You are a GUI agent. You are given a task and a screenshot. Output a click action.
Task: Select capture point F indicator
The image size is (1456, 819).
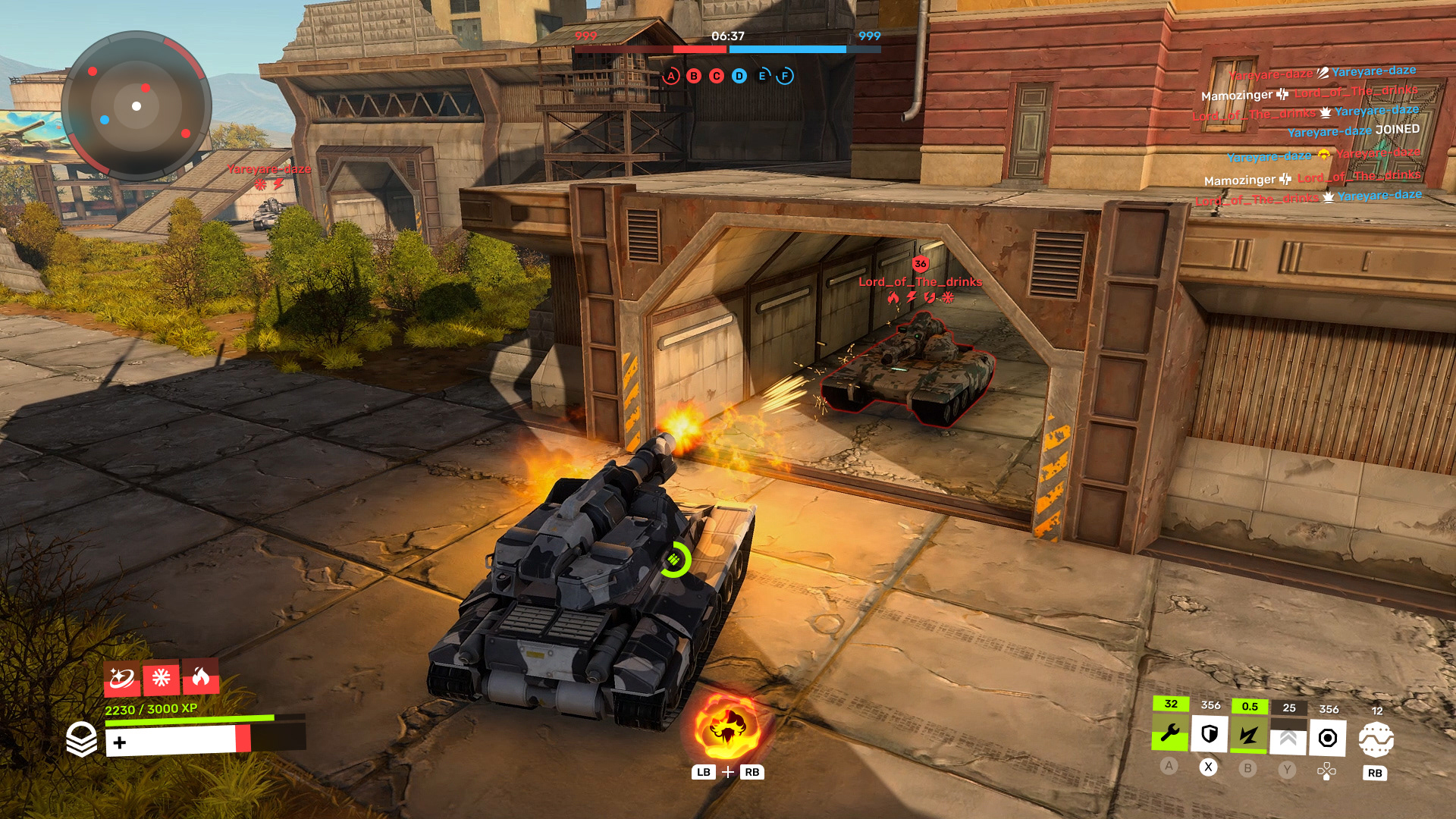click(x=785, y=76)
